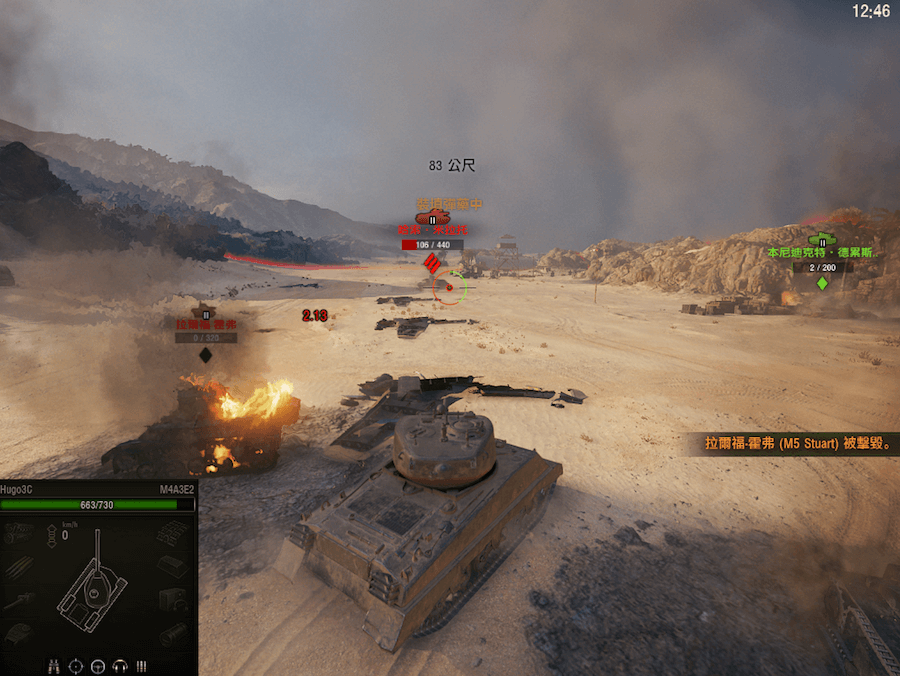Choose the radio module icon
The width and height of the screenshot is (900, 676).
(x=173, y=600)
